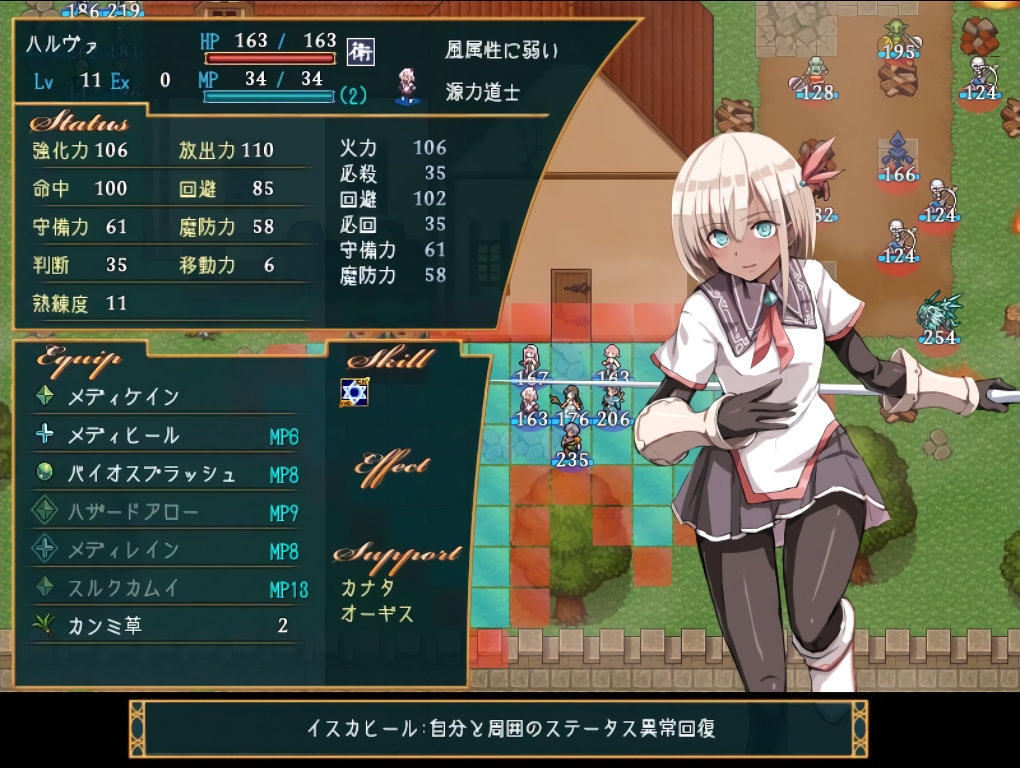Select support partner オーギス
This screenshot has height=768, width=1020.
click(377, 613)
